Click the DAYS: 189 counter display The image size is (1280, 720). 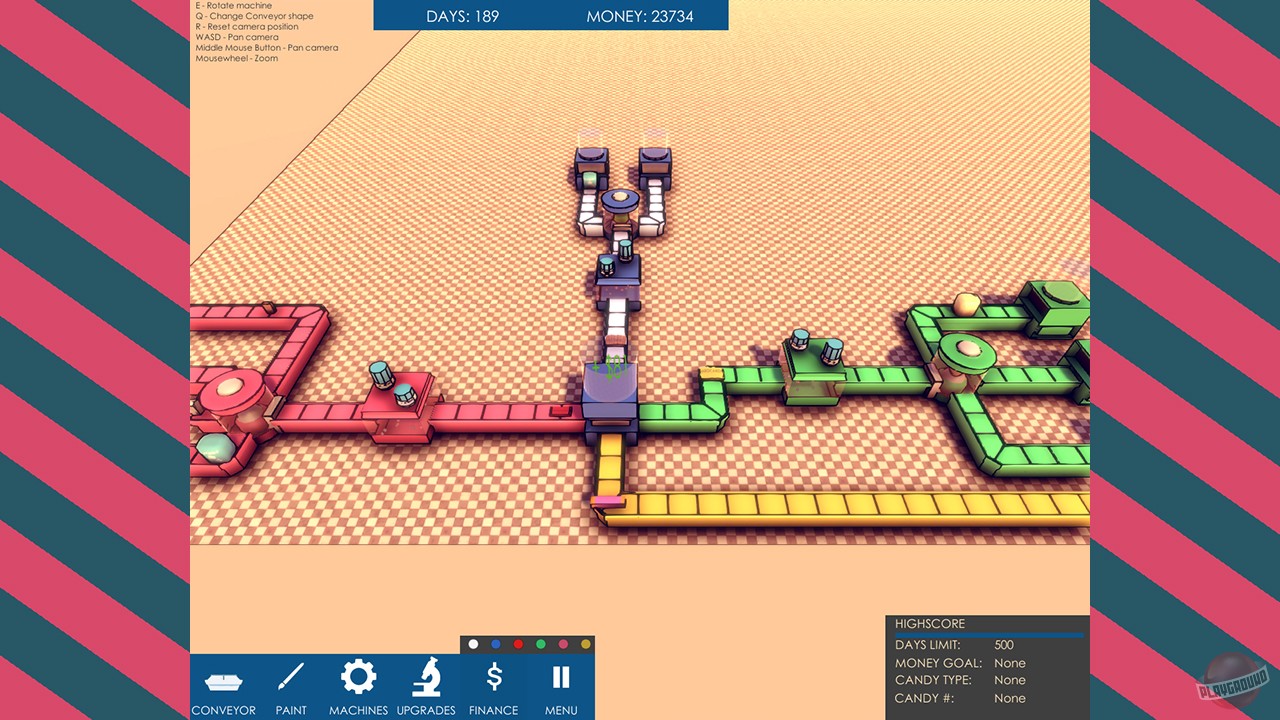[x=463, y=16]
